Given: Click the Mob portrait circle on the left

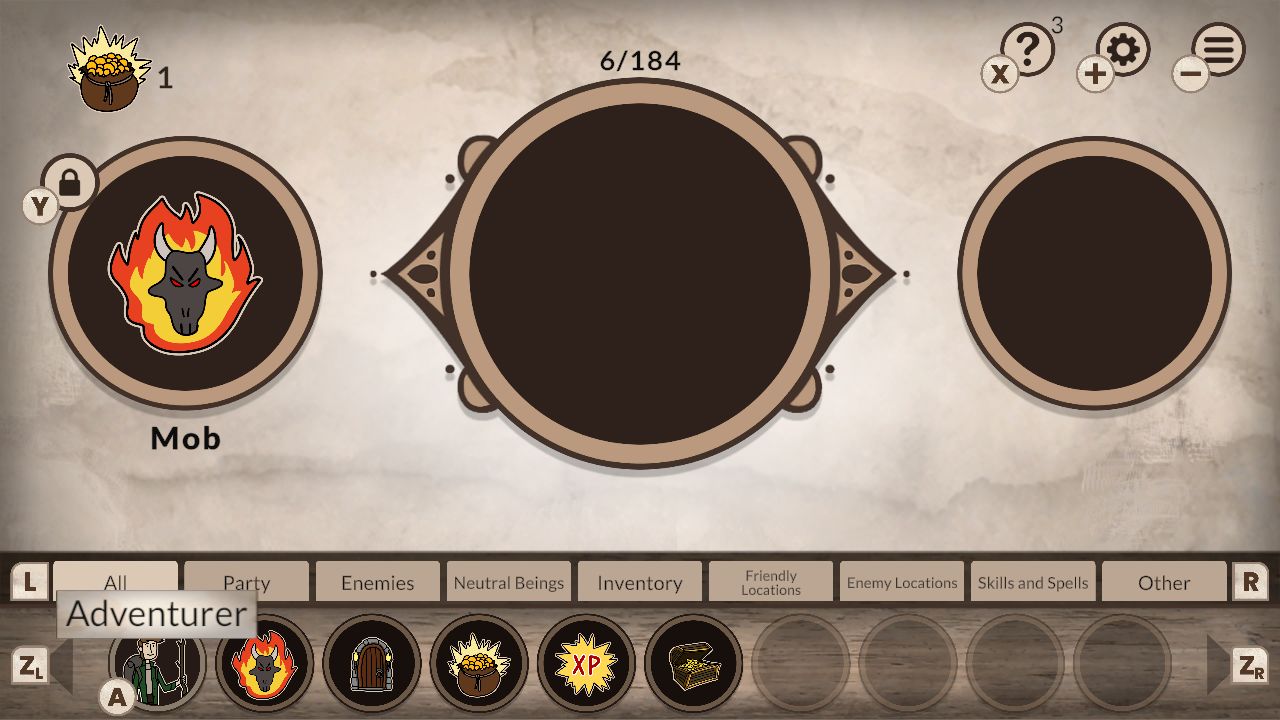Looking at the screenshot, I should [185, 275].
